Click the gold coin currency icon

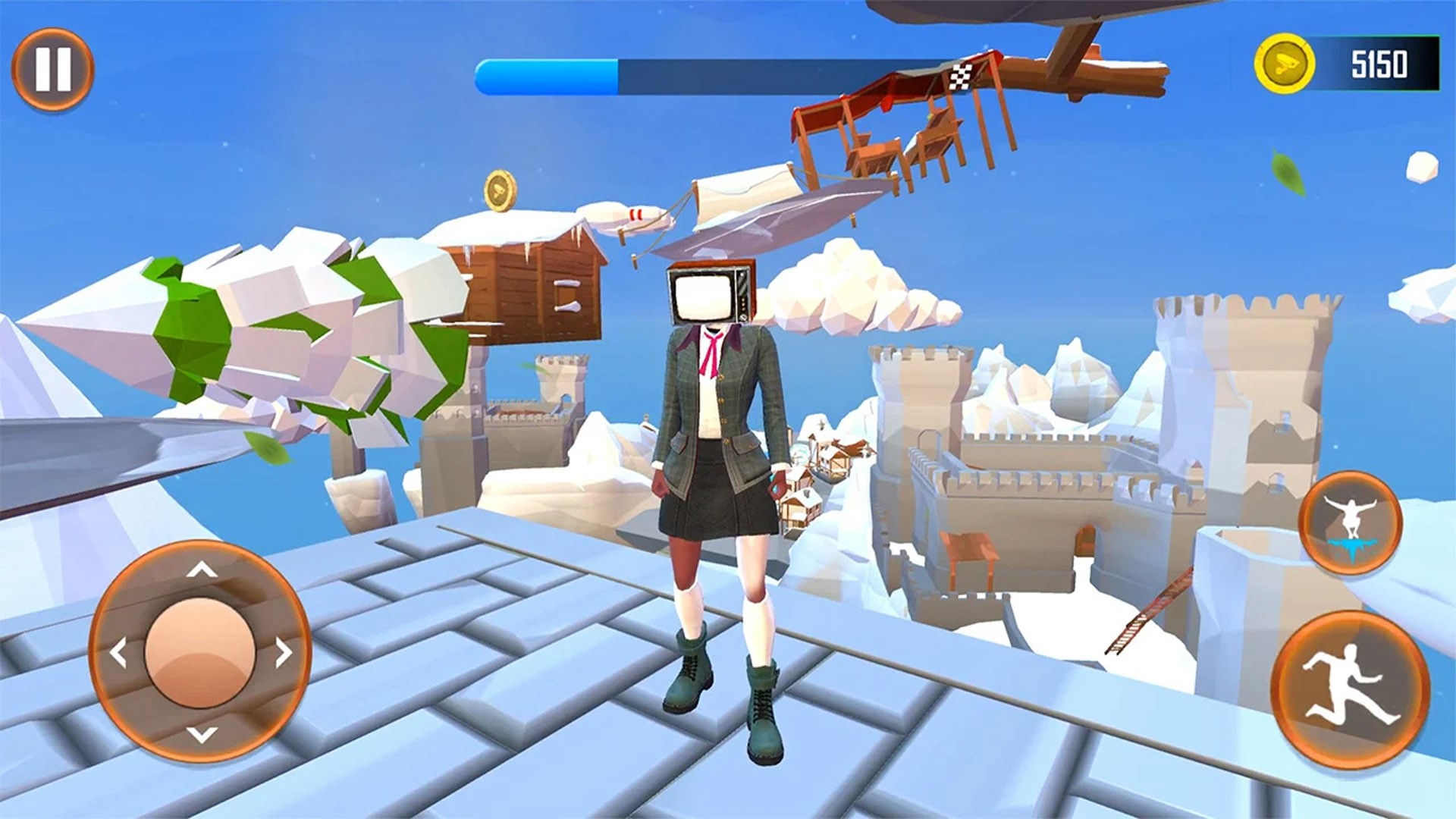(1284, 64)
